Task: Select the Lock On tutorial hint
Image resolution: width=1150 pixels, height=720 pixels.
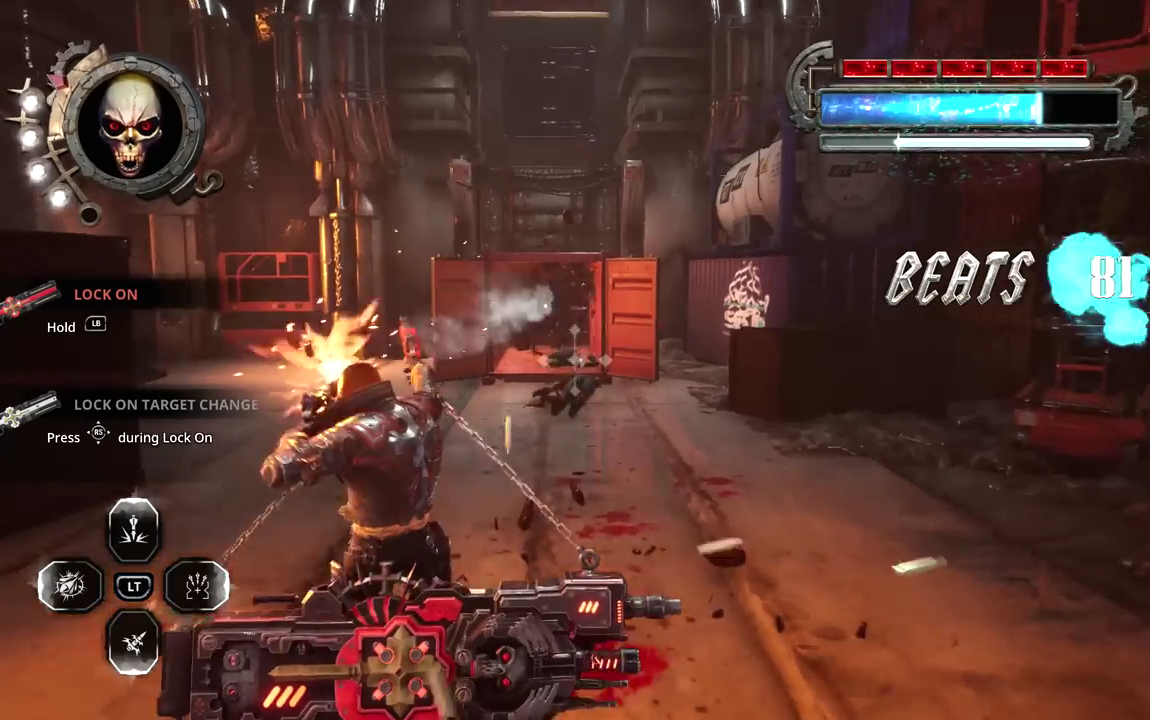Action: click(x=106, y=294)
